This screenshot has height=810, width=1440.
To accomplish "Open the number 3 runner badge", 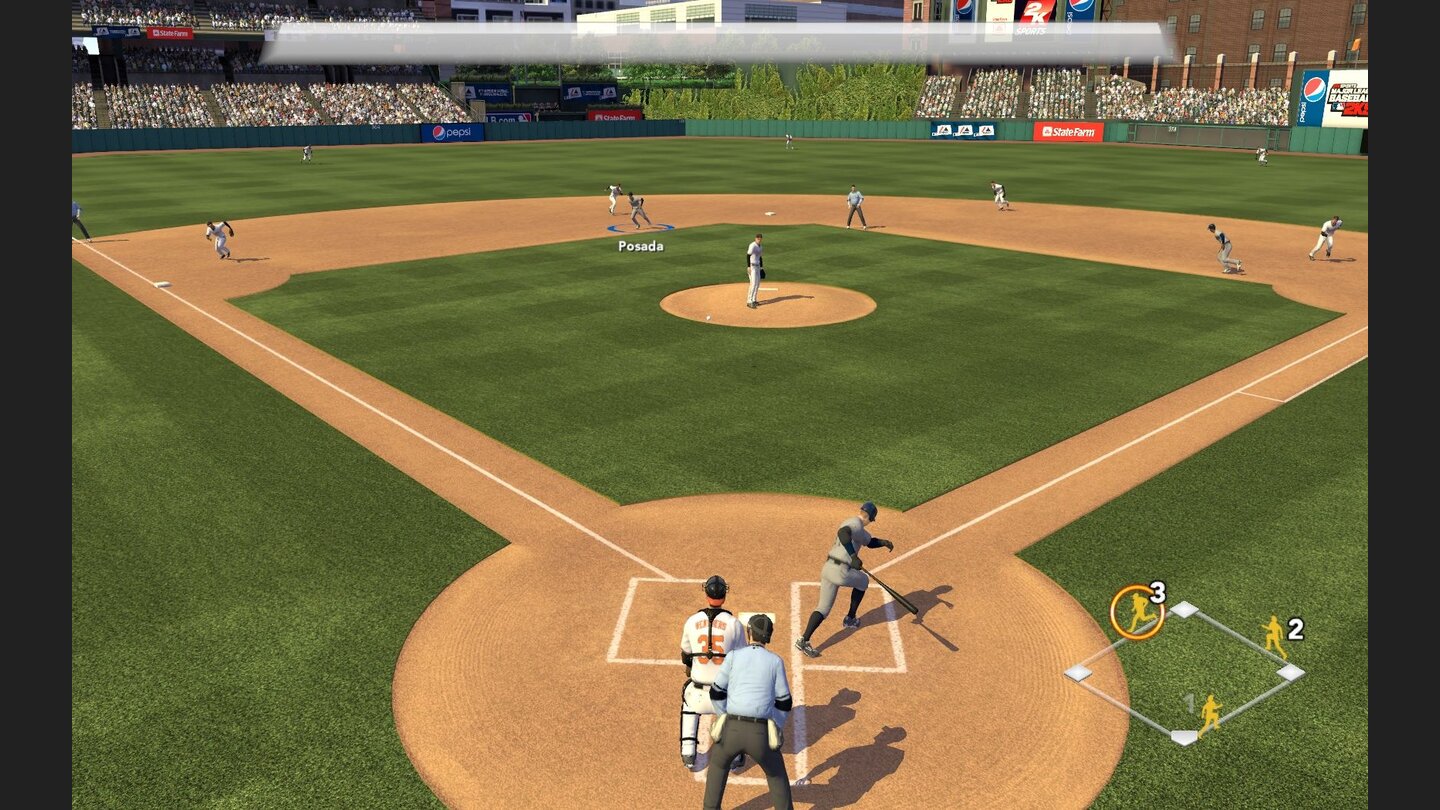I will (1158, 595).
